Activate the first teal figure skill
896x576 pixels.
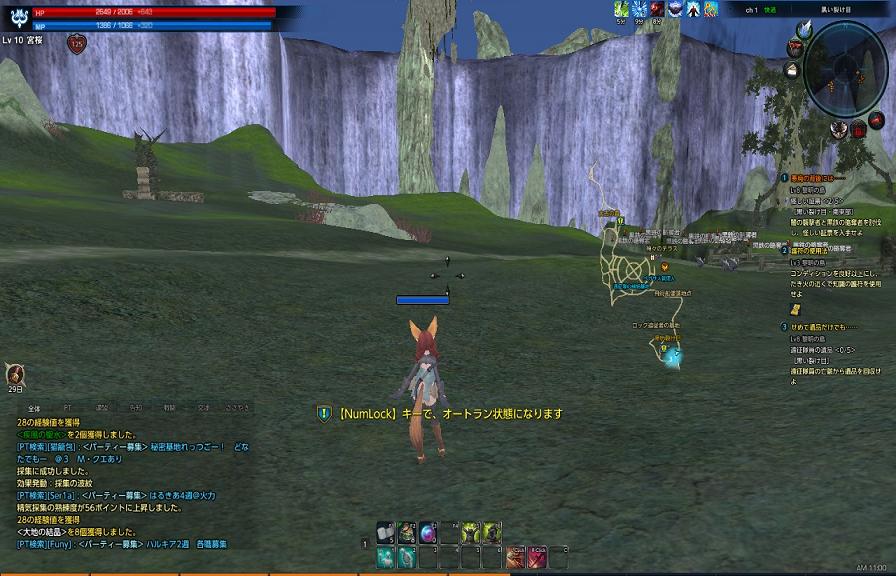(x=387, y=557)
